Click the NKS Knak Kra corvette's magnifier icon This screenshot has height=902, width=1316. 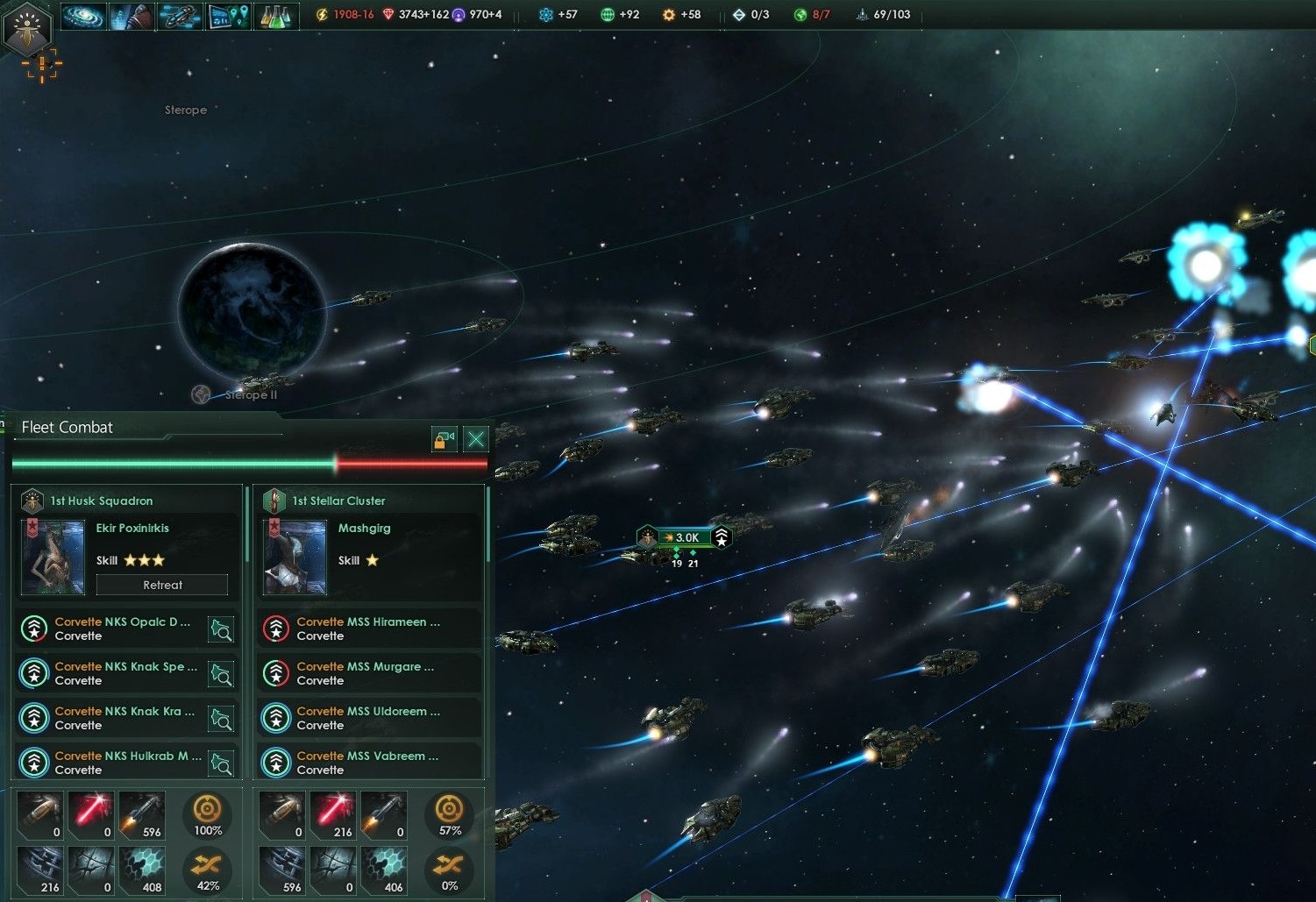coord(221,719)
